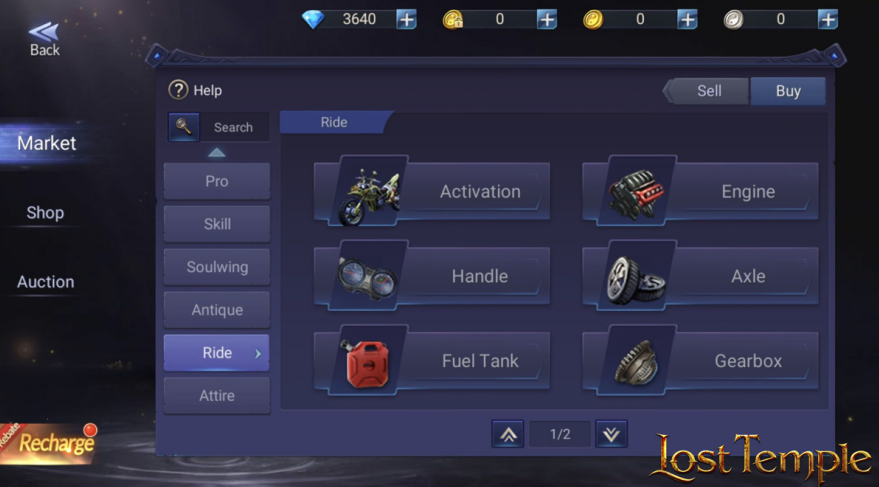Switch to the Sell tab
The image size is (879, 487).
708,91
